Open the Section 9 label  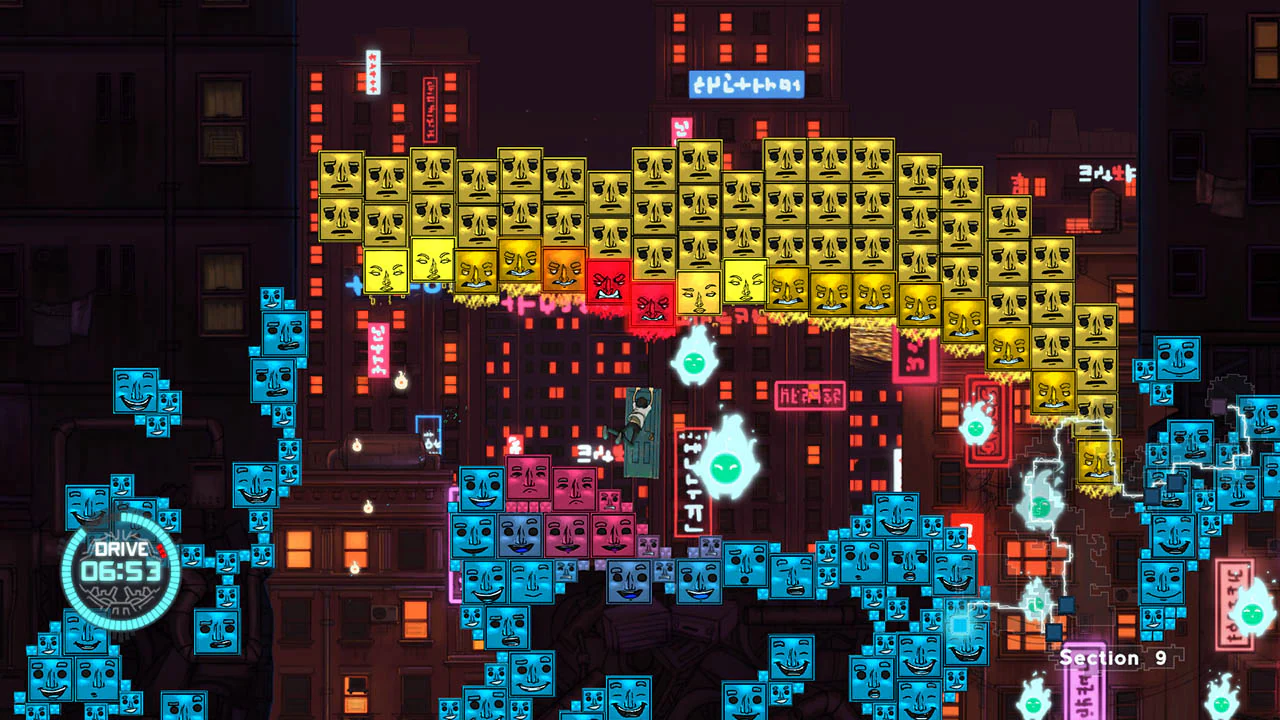point(1112,658)
